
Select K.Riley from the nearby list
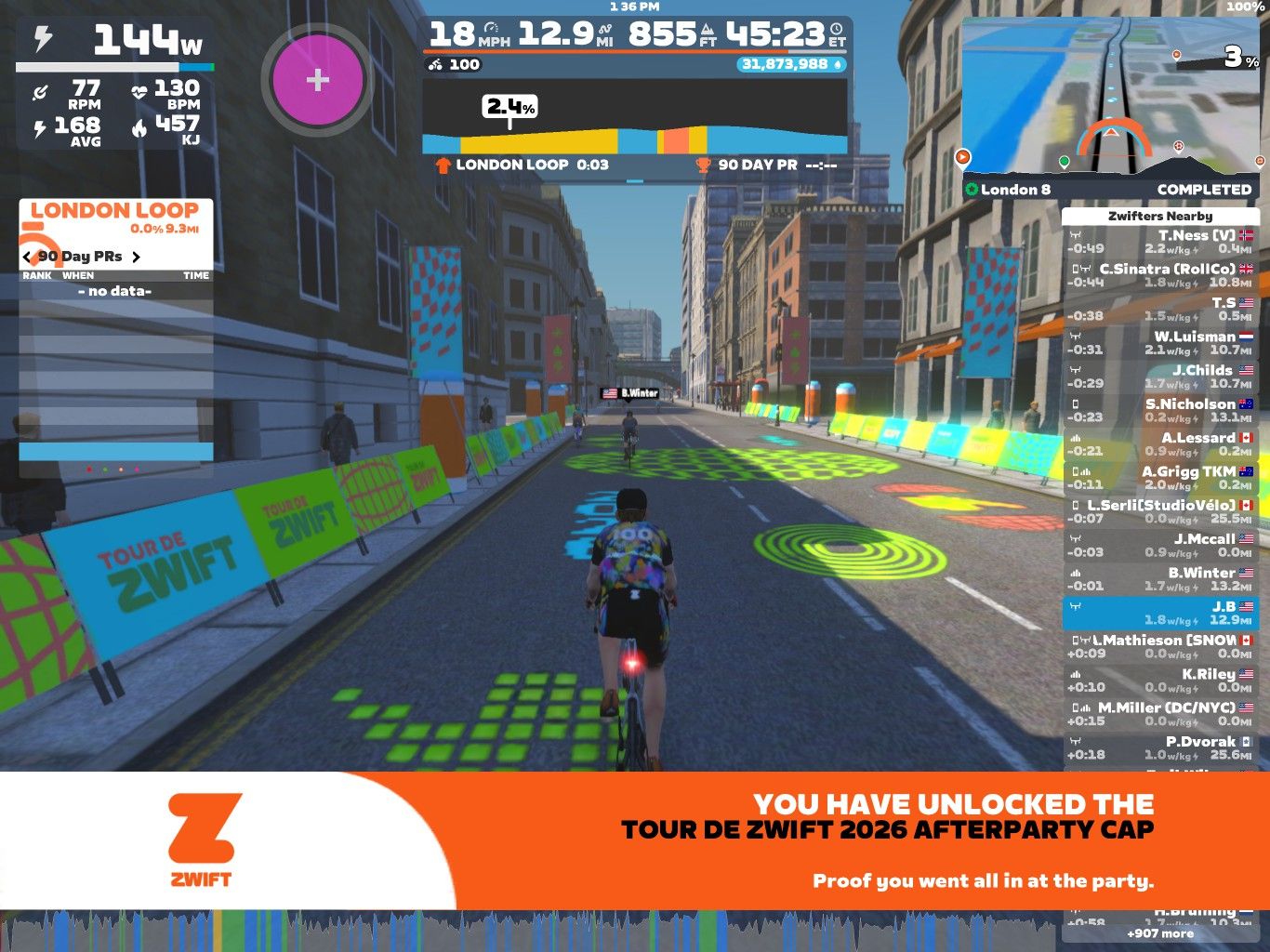pos(1159,681)
